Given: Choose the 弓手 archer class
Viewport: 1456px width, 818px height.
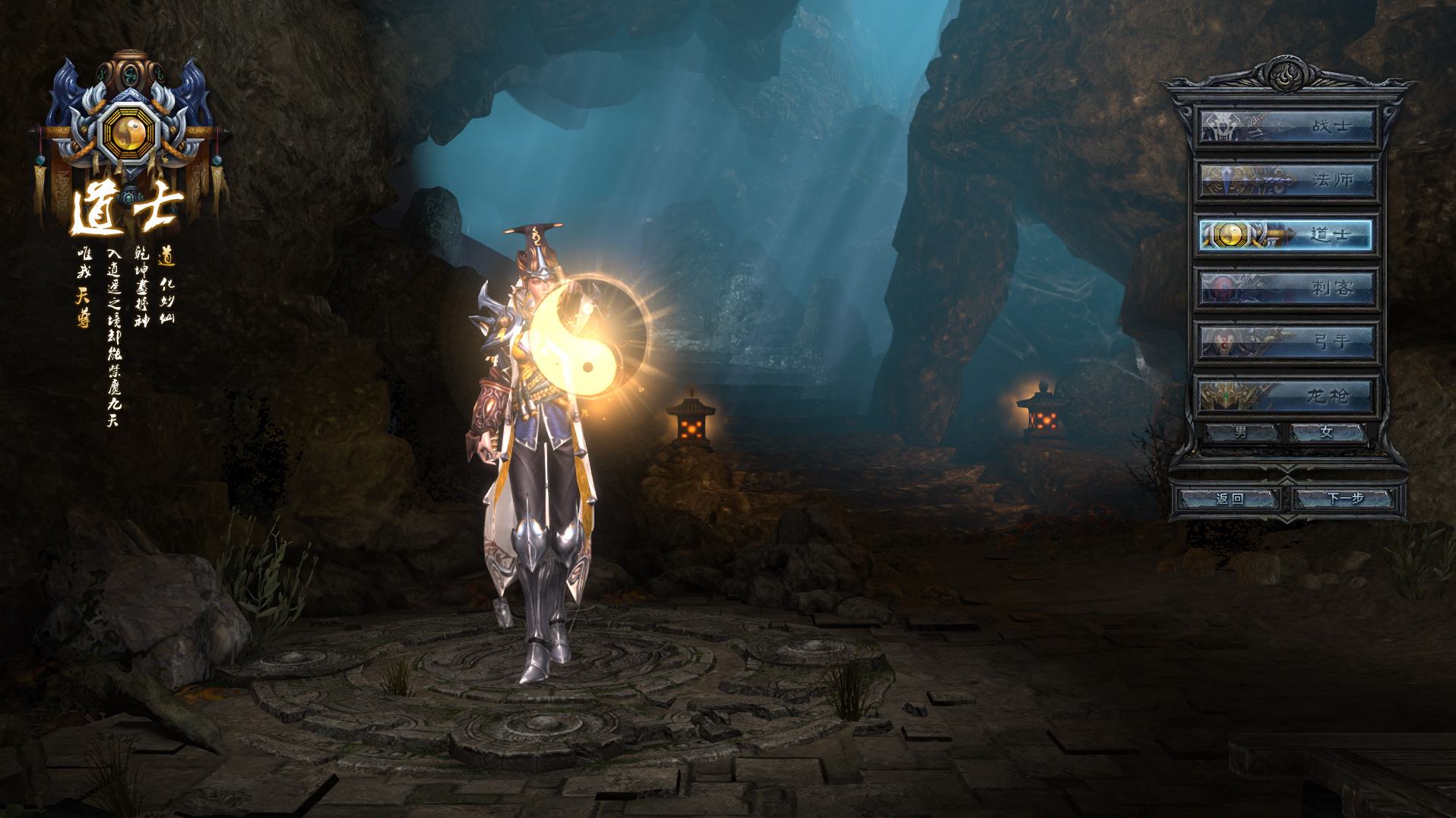Looking at the screenshot, I should click(1287, 342).
